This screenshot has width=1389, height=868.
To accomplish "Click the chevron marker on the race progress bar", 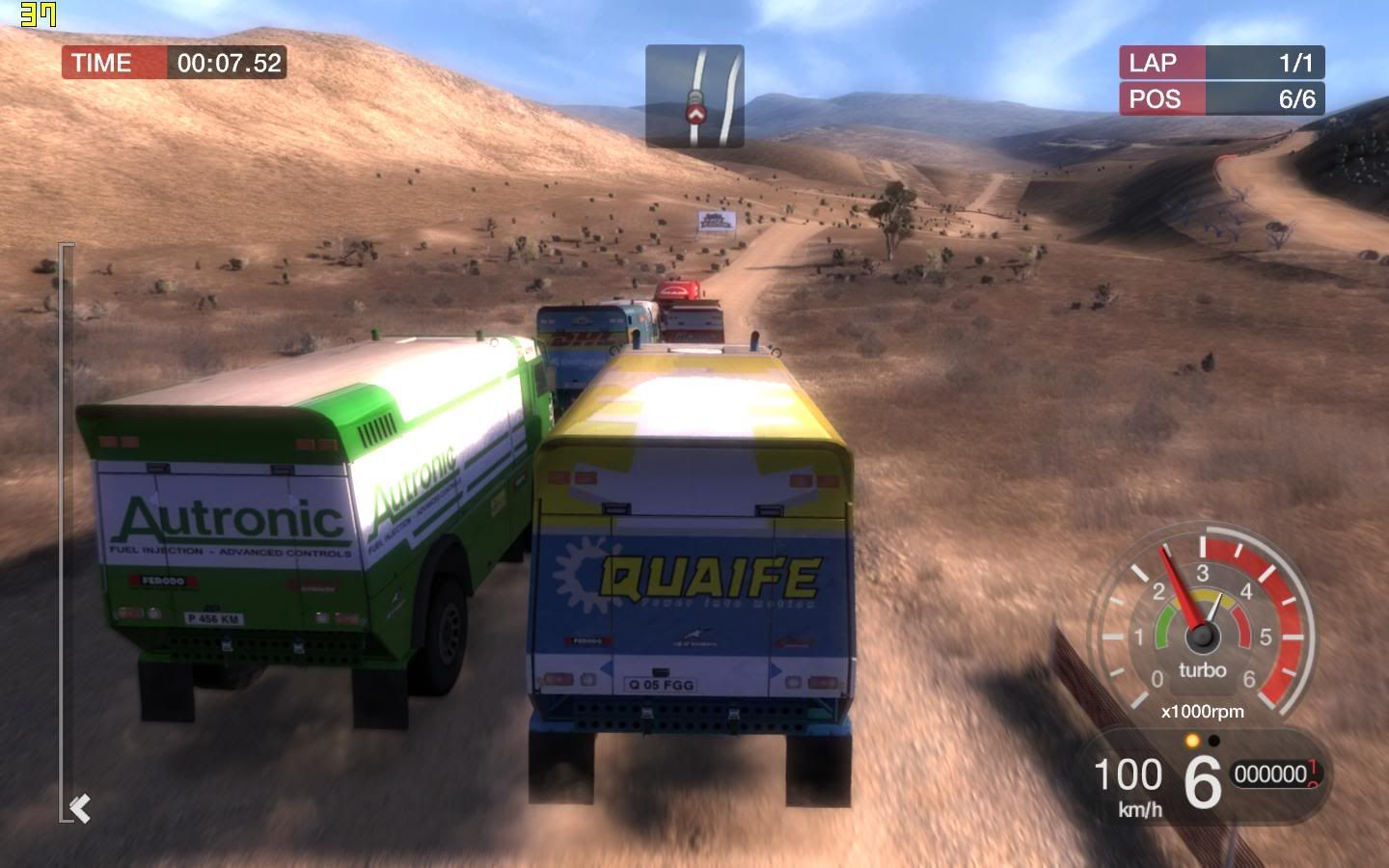I will [81, 807].
